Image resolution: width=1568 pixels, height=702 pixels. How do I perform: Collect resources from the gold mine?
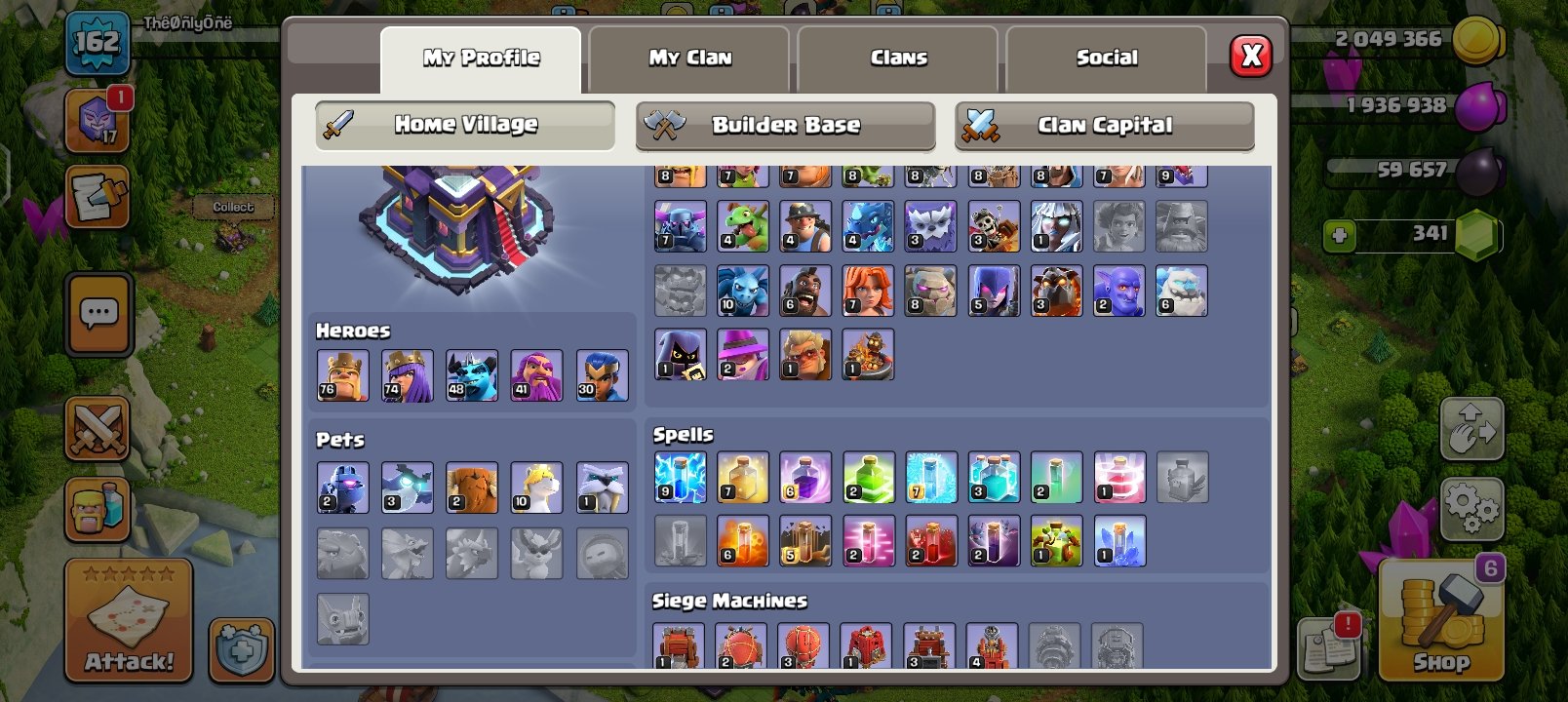click(x=231, y=208)
